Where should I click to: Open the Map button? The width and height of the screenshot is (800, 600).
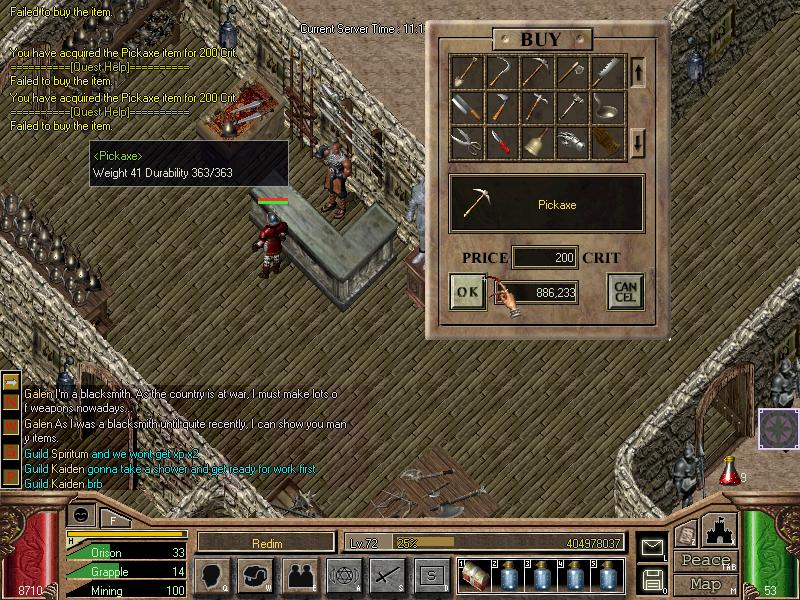705,584
